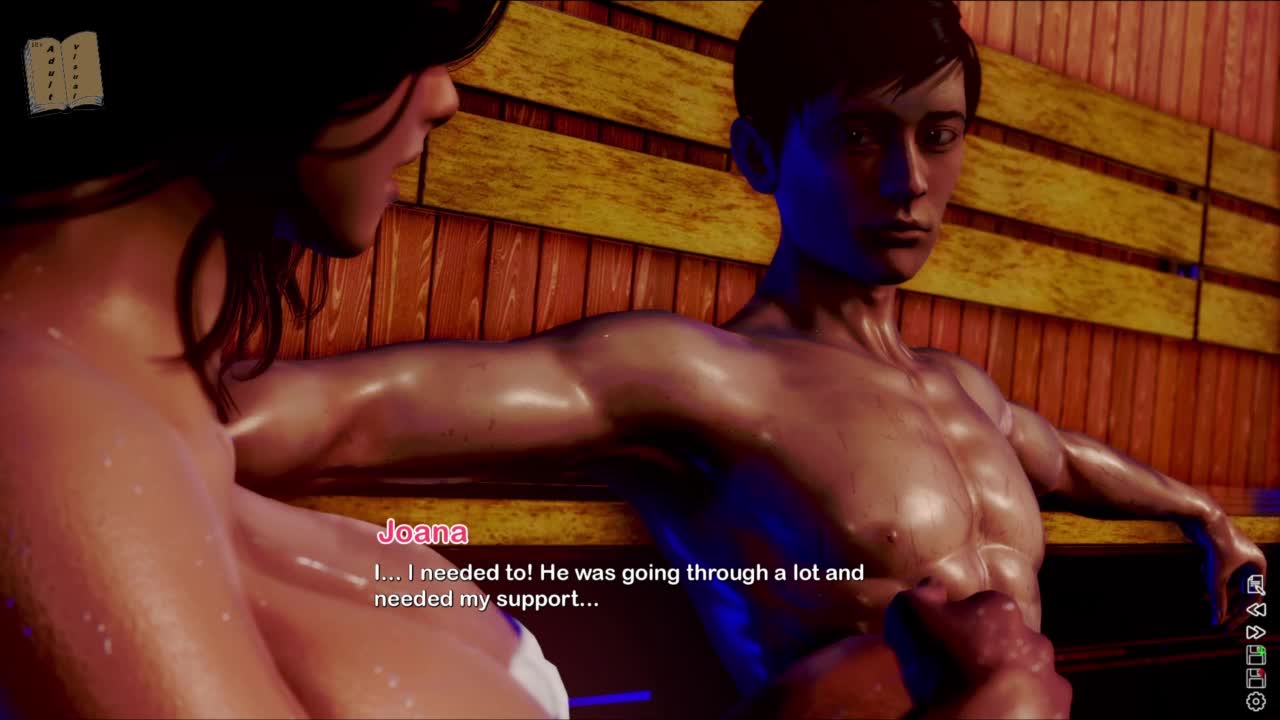The image size is (1280, 720).
Task: Click the floppy disk icon with red mark
Action: point(1255,678)
